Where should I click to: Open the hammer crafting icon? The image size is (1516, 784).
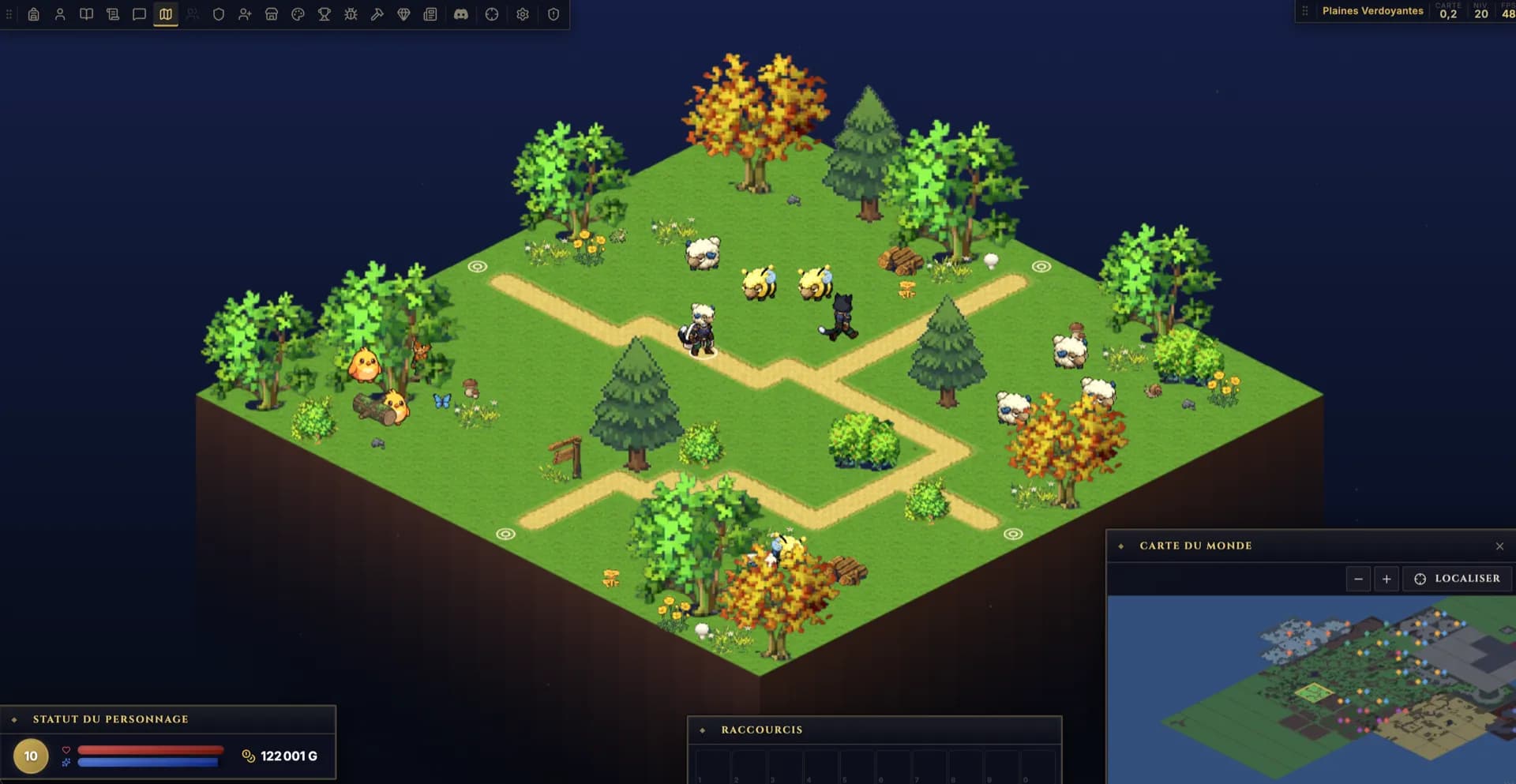click(377, 14)
